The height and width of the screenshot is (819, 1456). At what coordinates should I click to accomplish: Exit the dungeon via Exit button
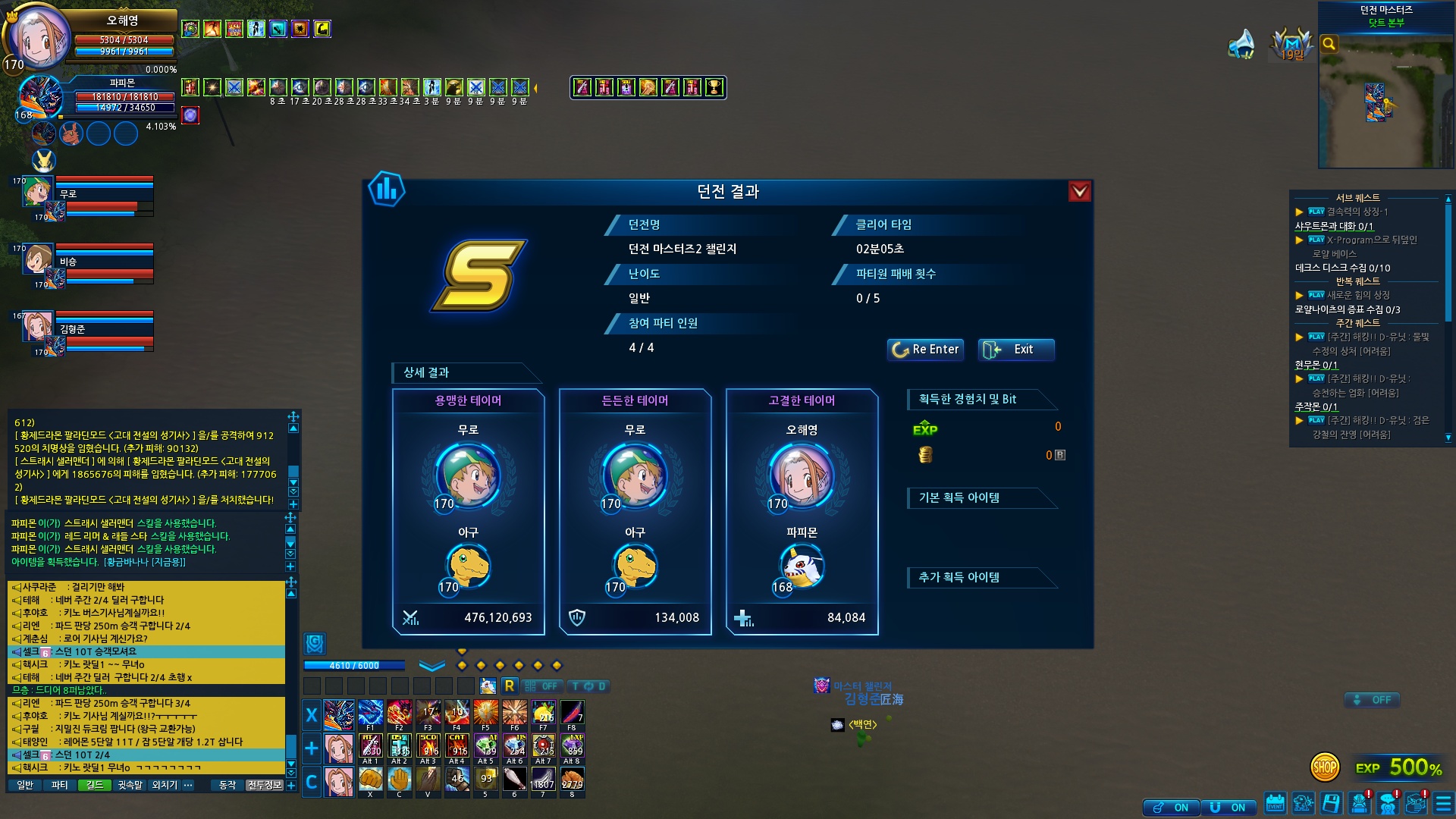1015,350
